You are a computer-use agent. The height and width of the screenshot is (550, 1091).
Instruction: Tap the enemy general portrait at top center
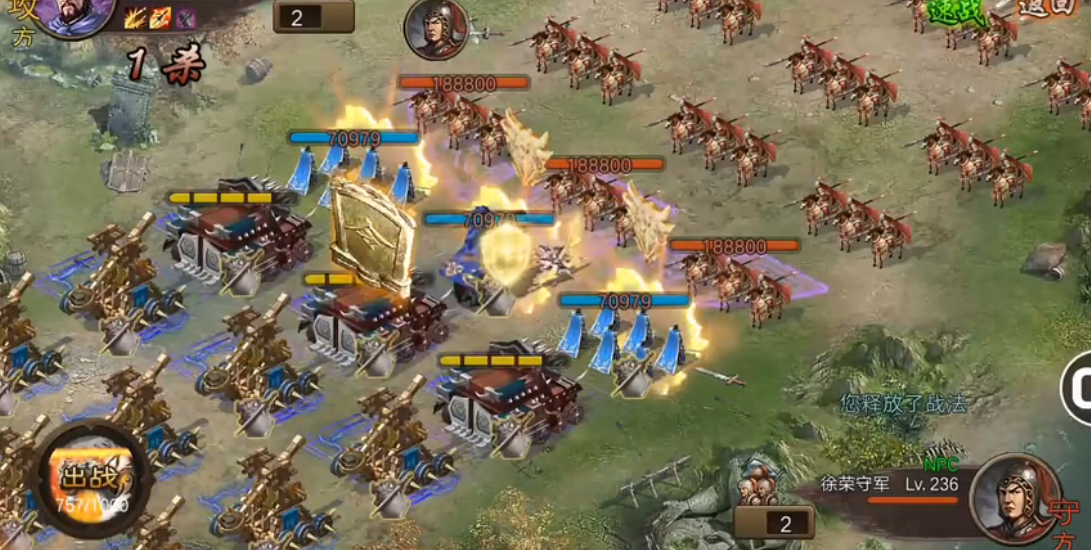click(436, 29)
